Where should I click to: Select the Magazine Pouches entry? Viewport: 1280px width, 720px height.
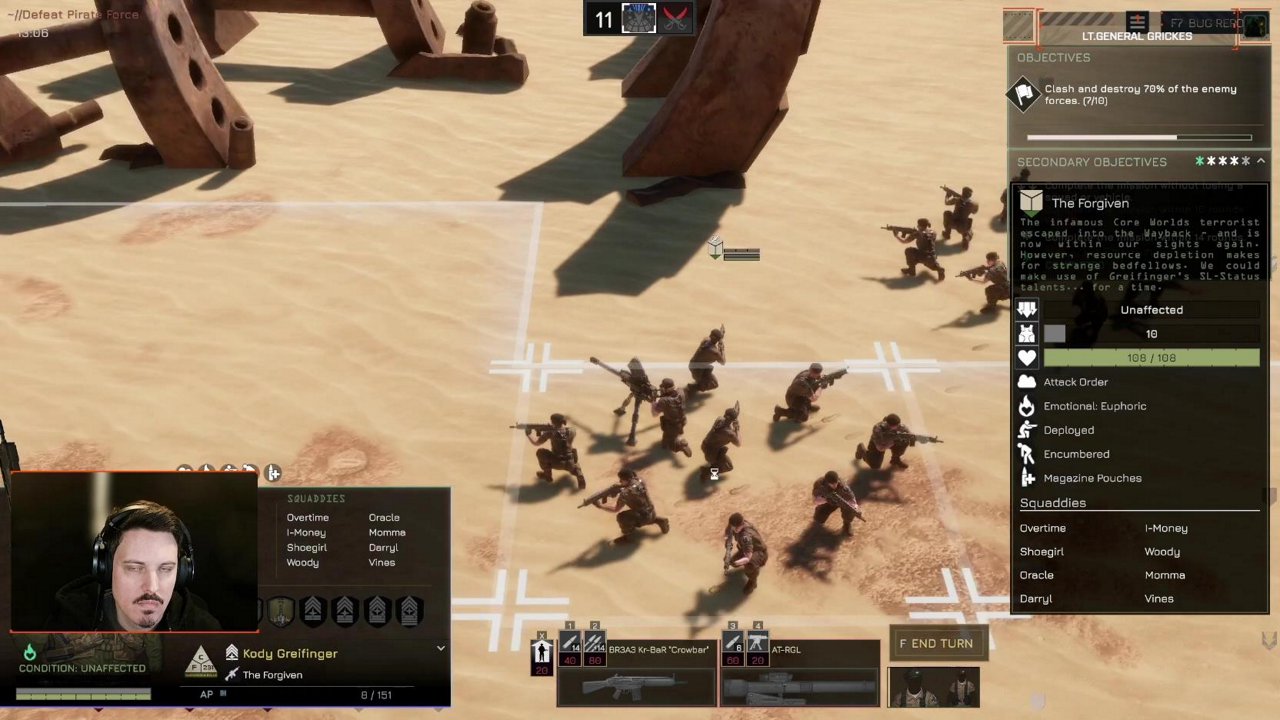point(1092,478)
